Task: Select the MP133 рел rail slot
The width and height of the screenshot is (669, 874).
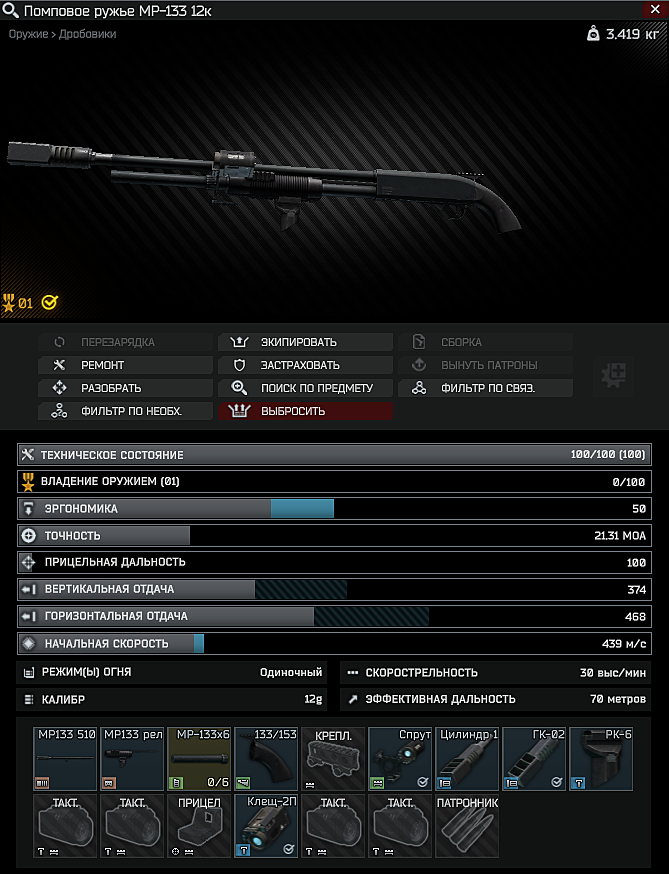Action: (x=133, y=758)
